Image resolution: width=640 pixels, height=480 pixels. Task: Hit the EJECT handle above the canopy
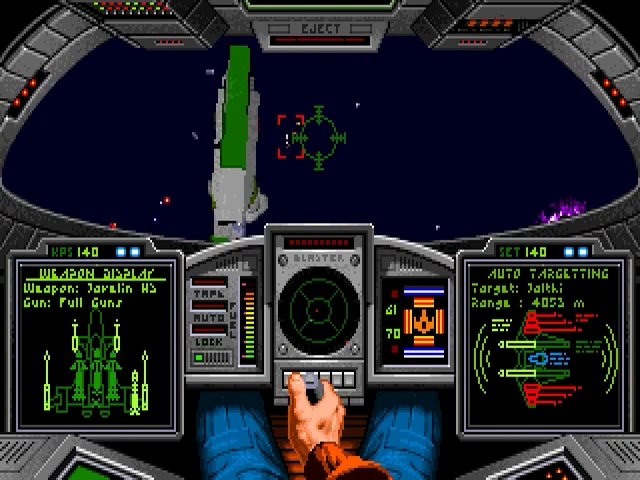coord(320,28)
